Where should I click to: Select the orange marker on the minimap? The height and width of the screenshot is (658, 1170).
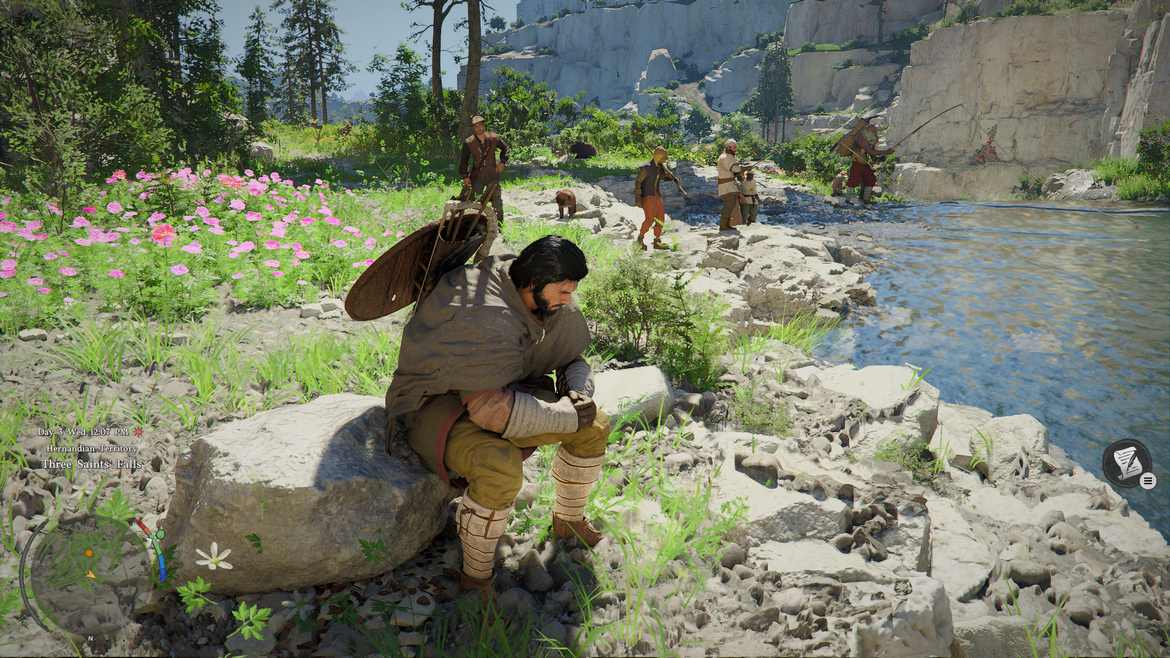[89, 553]
